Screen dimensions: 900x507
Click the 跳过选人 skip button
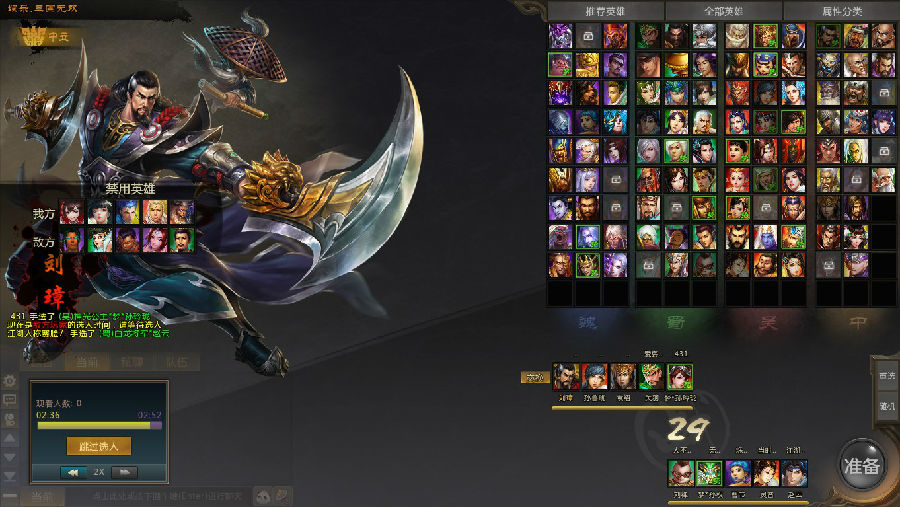tap(99, 447)
